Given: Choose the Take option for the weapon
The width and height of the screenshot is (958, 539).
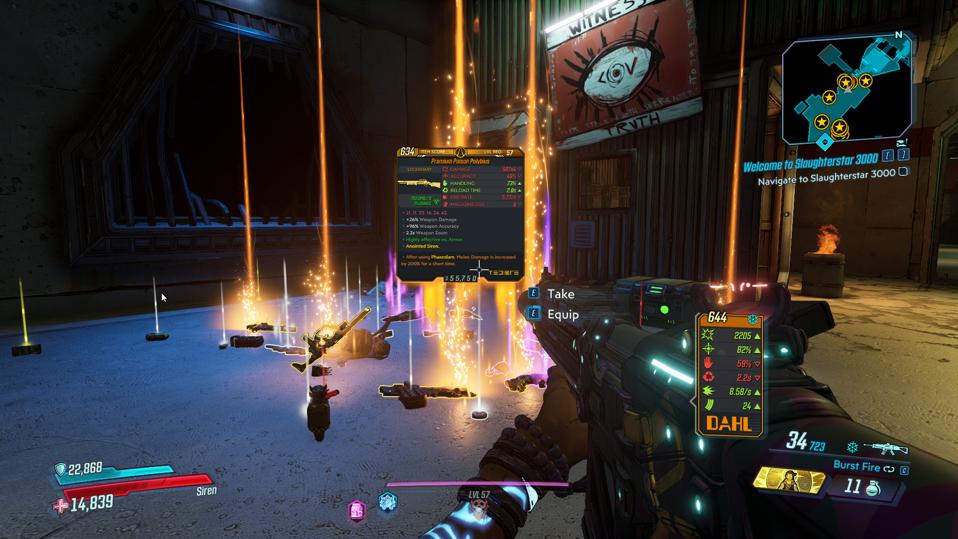Looking at the screenshot, I should 560,294.
